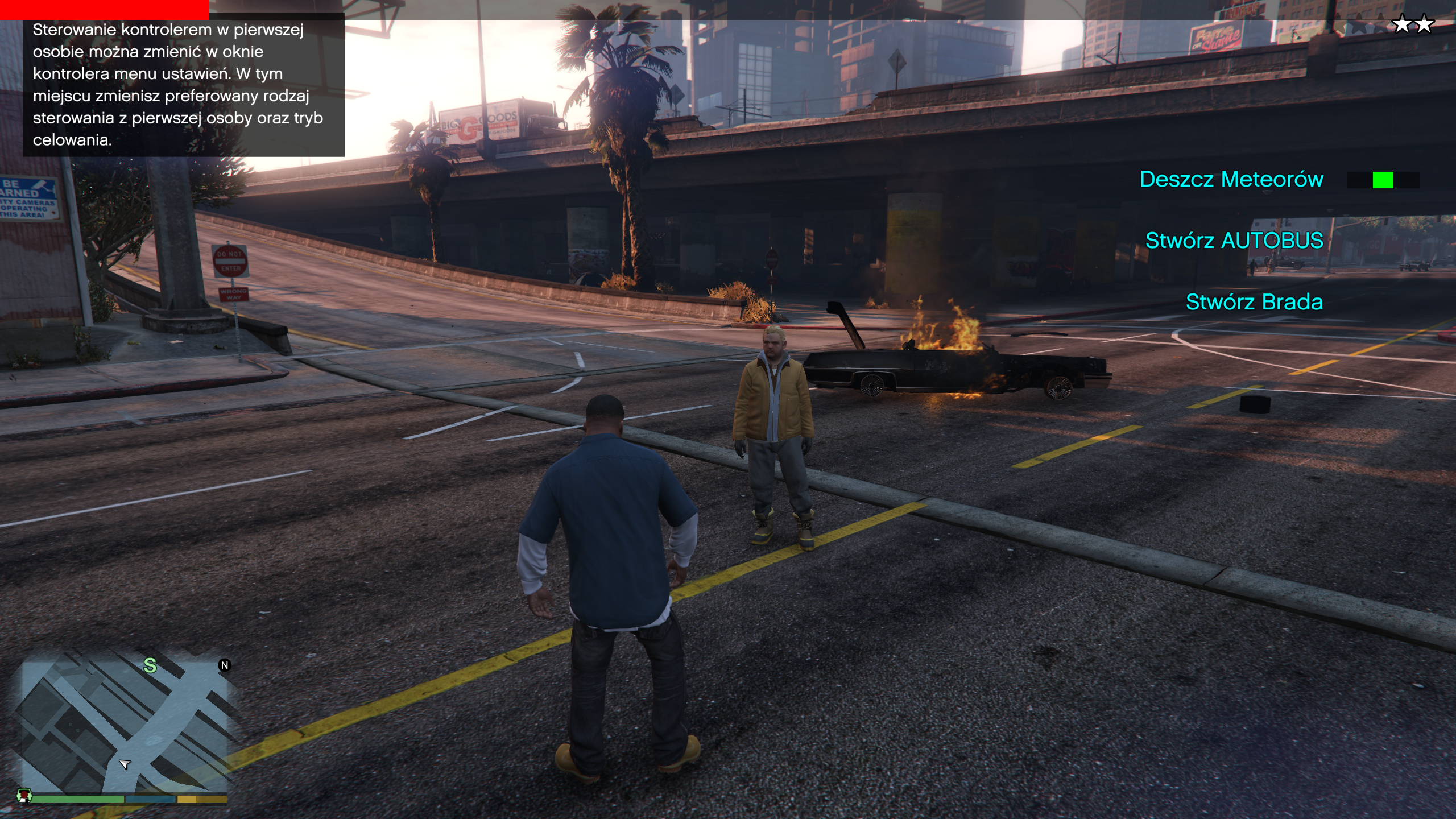Click the north N compass marker
The image size is (1456, 819).
tap(225, 665)
